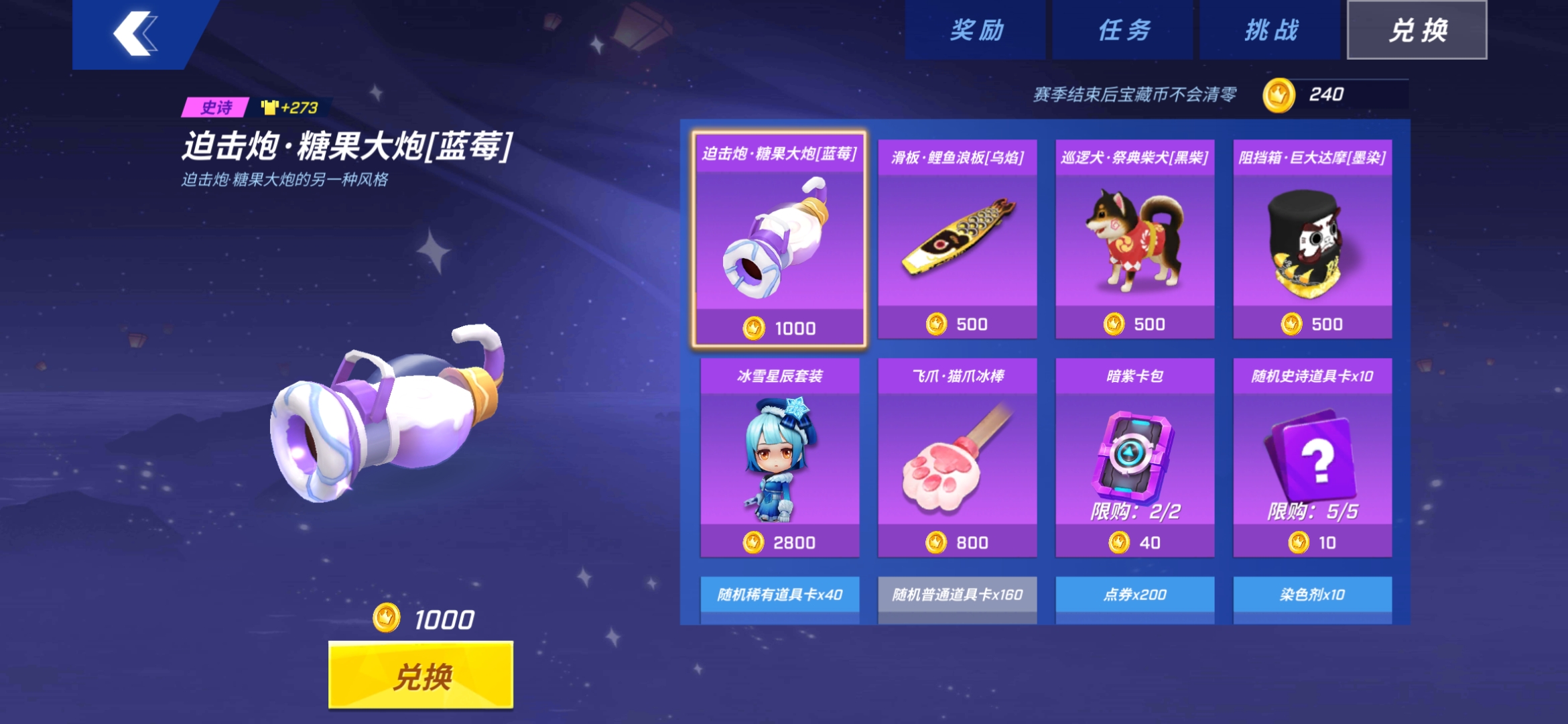Choose the 冰雪星辰套装 outfit card
Screen dimensions: 1568x724
tap(779, 457)
